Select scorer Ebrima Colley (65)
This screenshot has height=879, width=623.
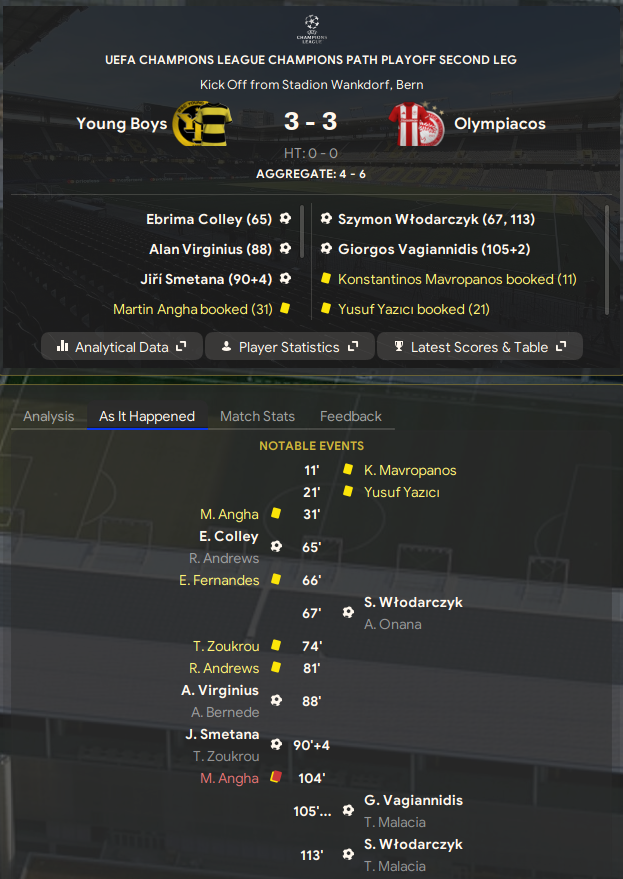[208, 219]
